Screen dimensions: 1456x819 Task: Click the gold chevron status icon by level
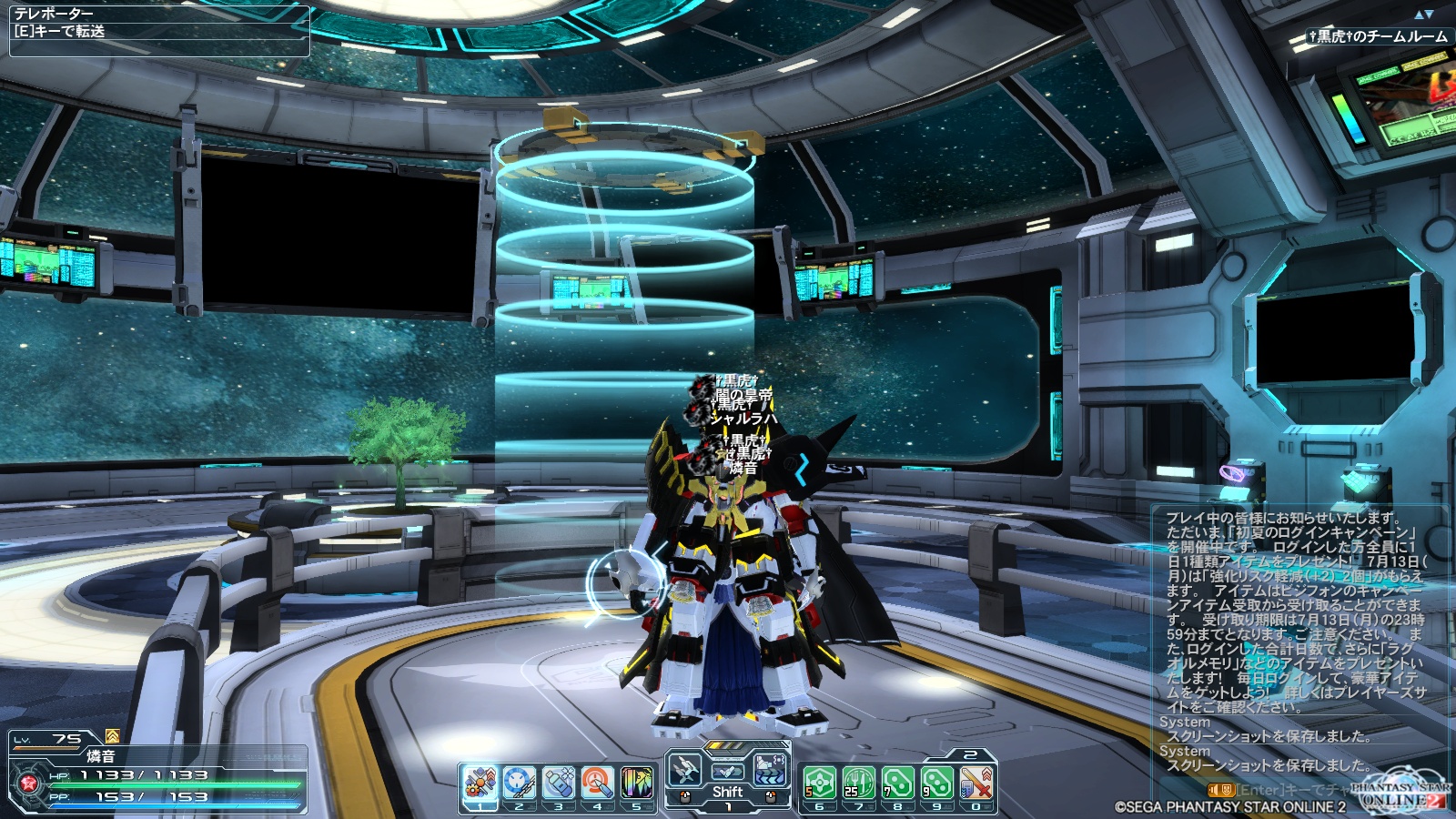112,736
